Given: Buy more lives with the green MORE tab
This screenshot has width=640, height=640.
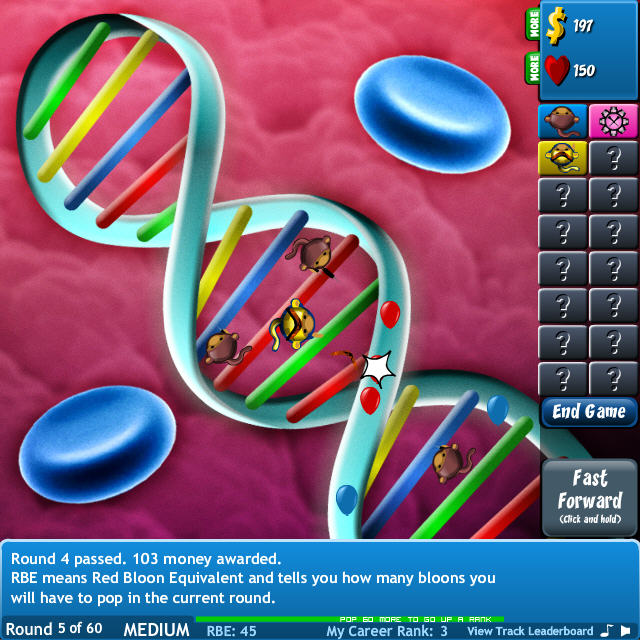Looking at the screenshot, I should point(532,69).
